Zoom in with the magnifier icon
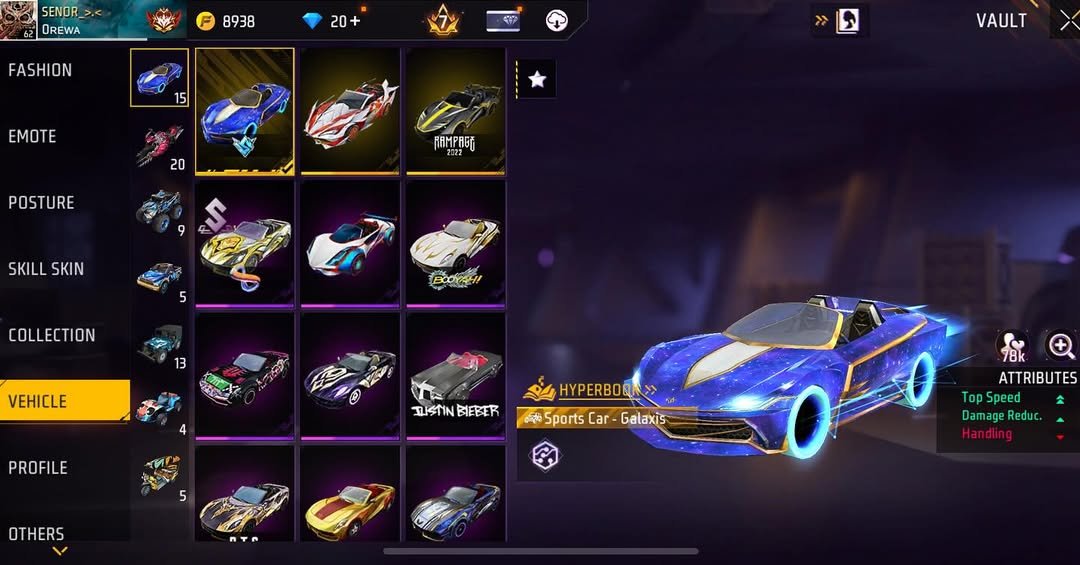 point(1060,346)
